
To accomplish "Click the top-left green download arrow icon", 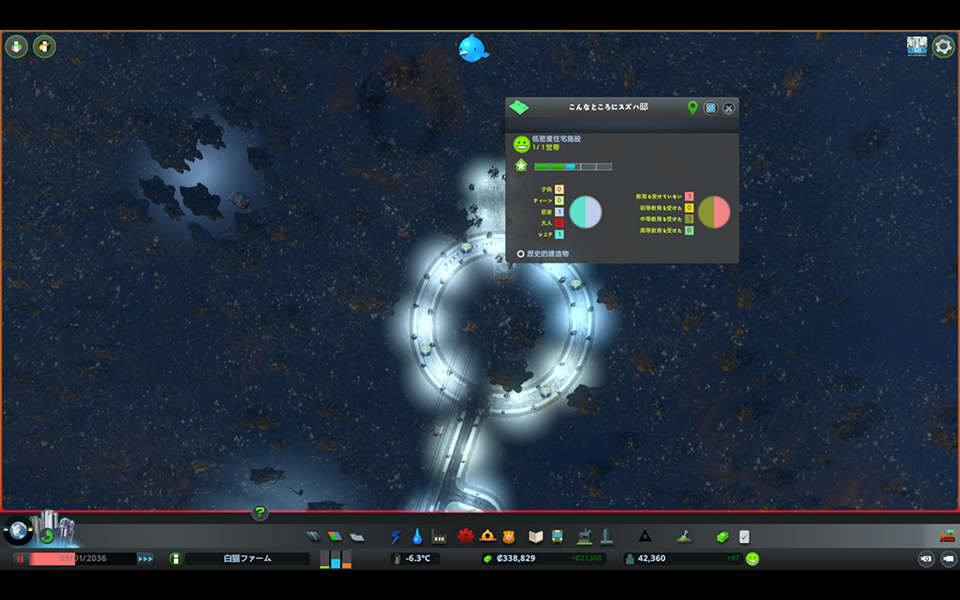I will point(17,46).
